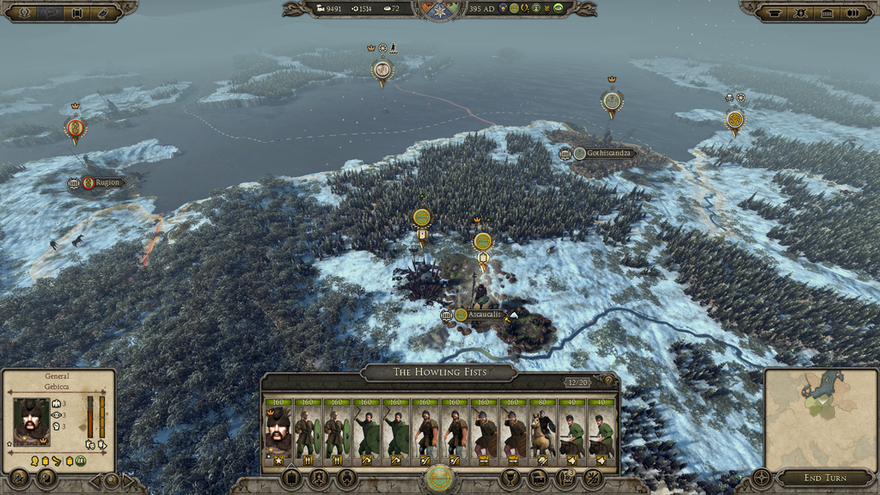Select the red enemy army banner near Rugion
Screen dimensions: 880x495
pyautogui.click(x=75, y=128)
